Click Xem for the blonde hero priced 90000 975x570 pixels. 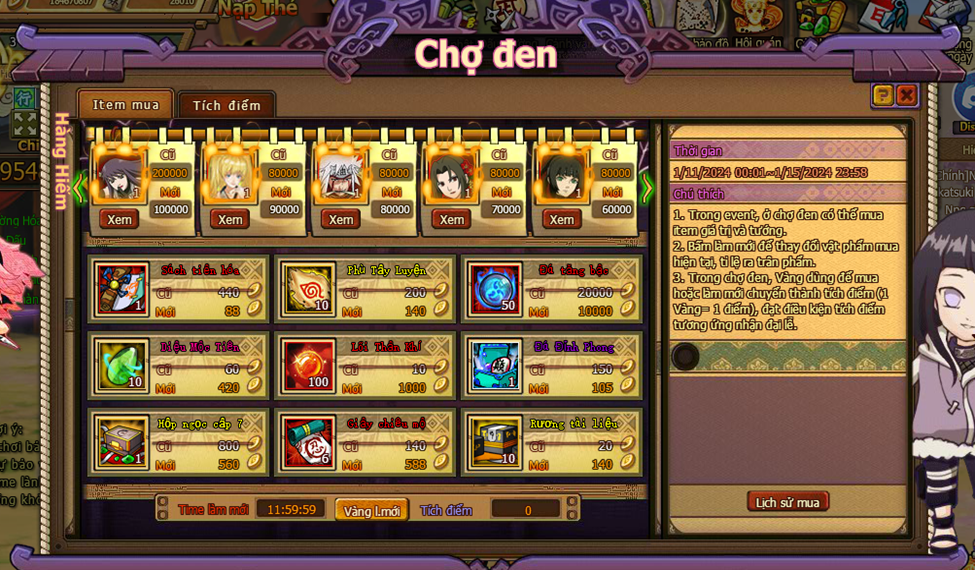click(230, 219)
